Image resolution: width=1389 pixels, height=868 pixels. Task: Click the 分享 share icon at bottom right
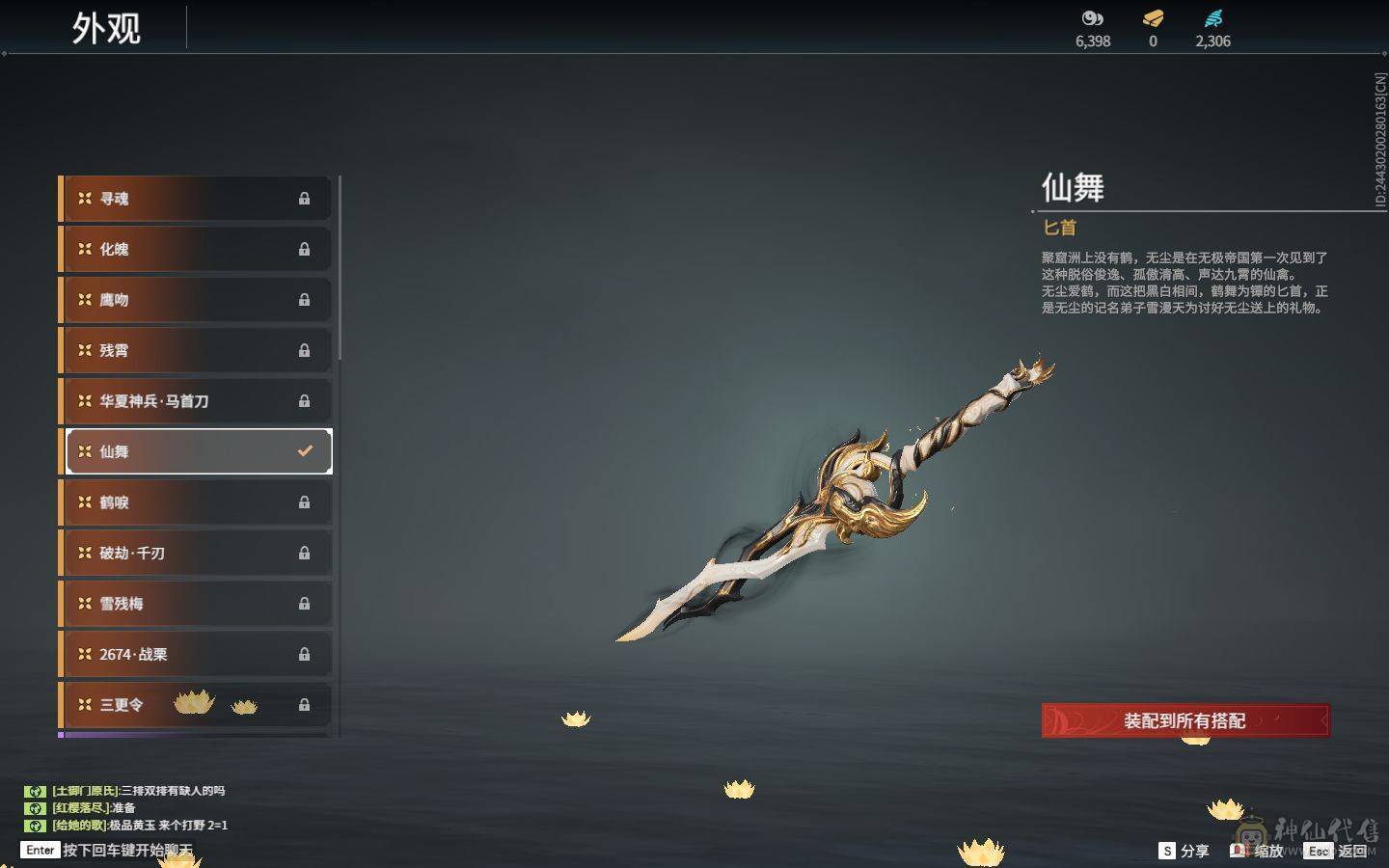pyautogui.click(x=1167, y=851)
